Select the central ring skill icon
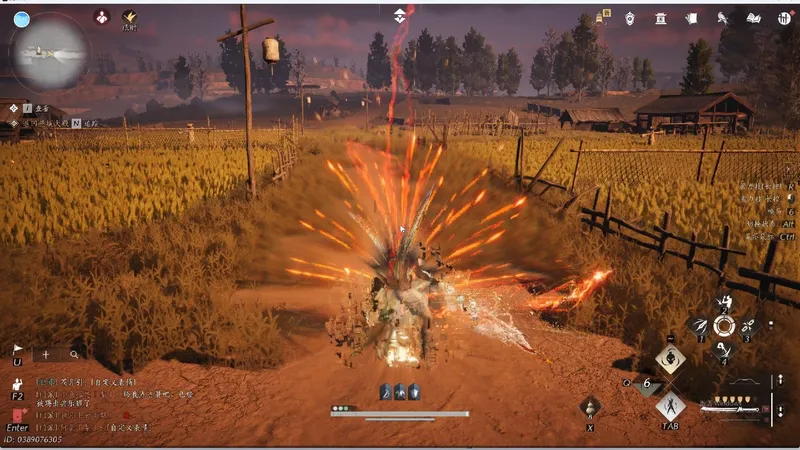The image size is (800, 450). [724, 326]
